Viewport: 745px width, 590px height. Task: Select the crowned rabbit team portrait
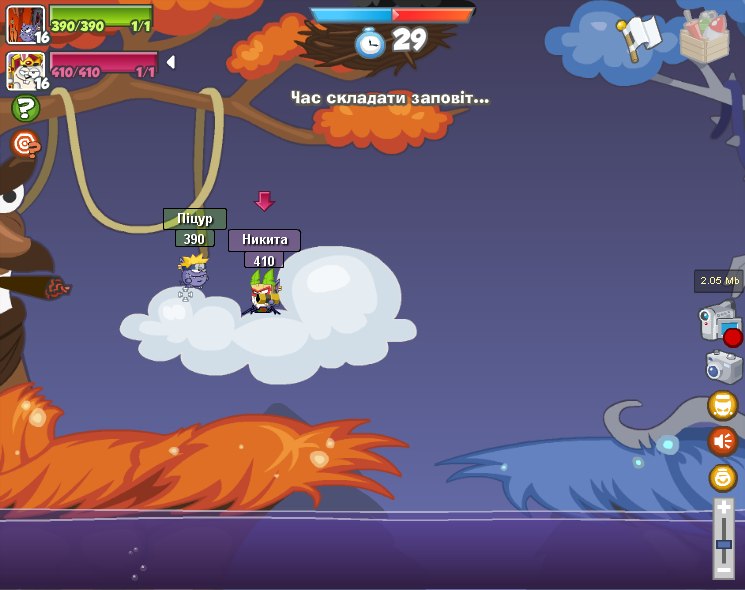(x=24, y=71)
